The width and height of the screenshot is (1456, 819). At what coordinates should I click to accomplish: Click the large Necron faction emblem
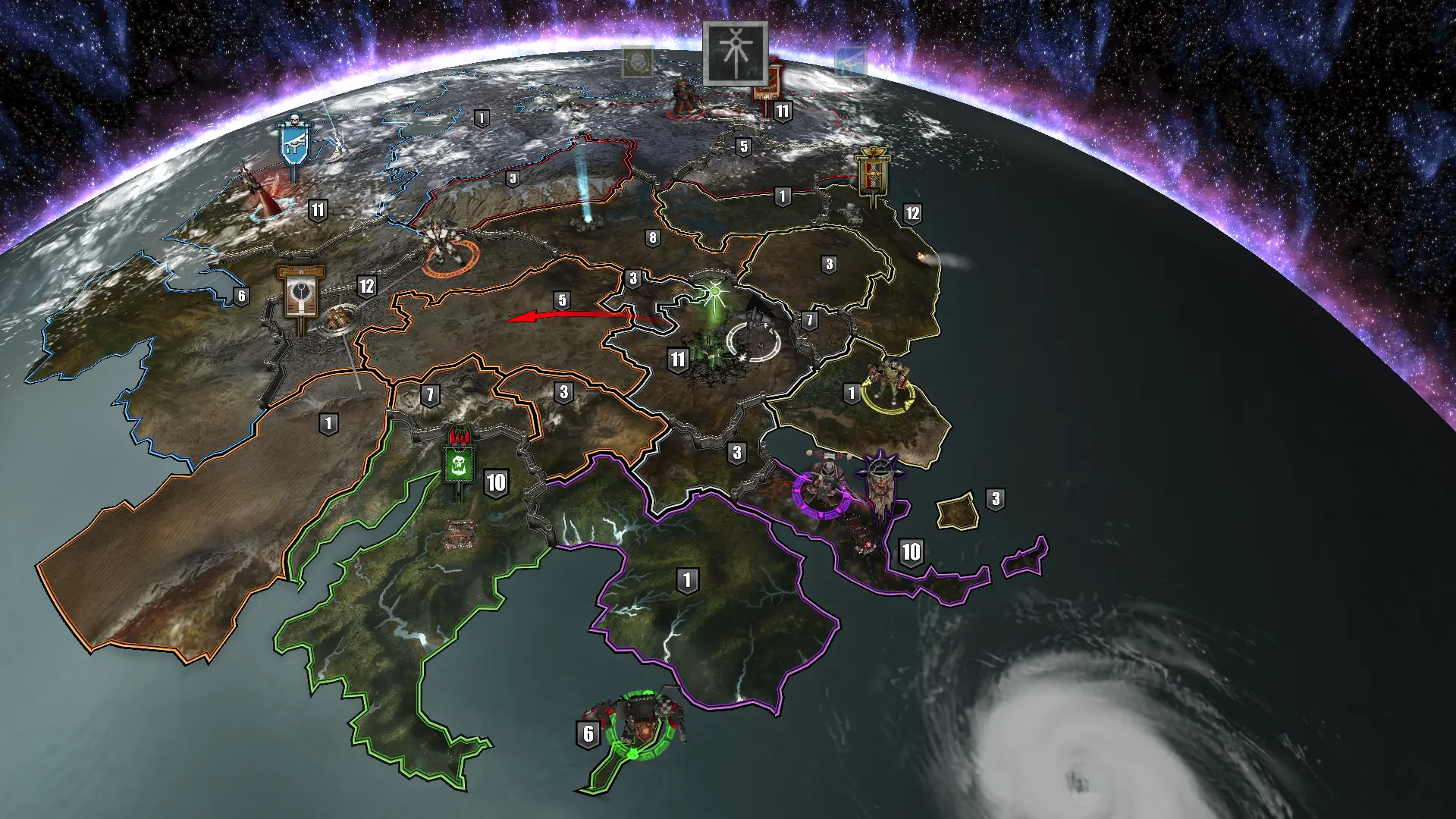735,53
